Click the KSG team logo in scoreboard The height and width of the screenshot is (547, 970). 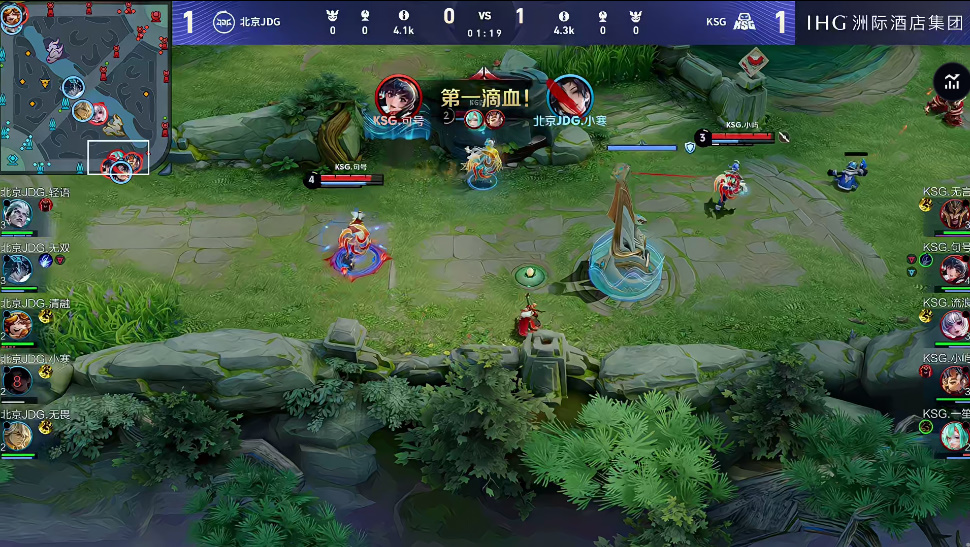pyautogui.click(x=743, y=22)
